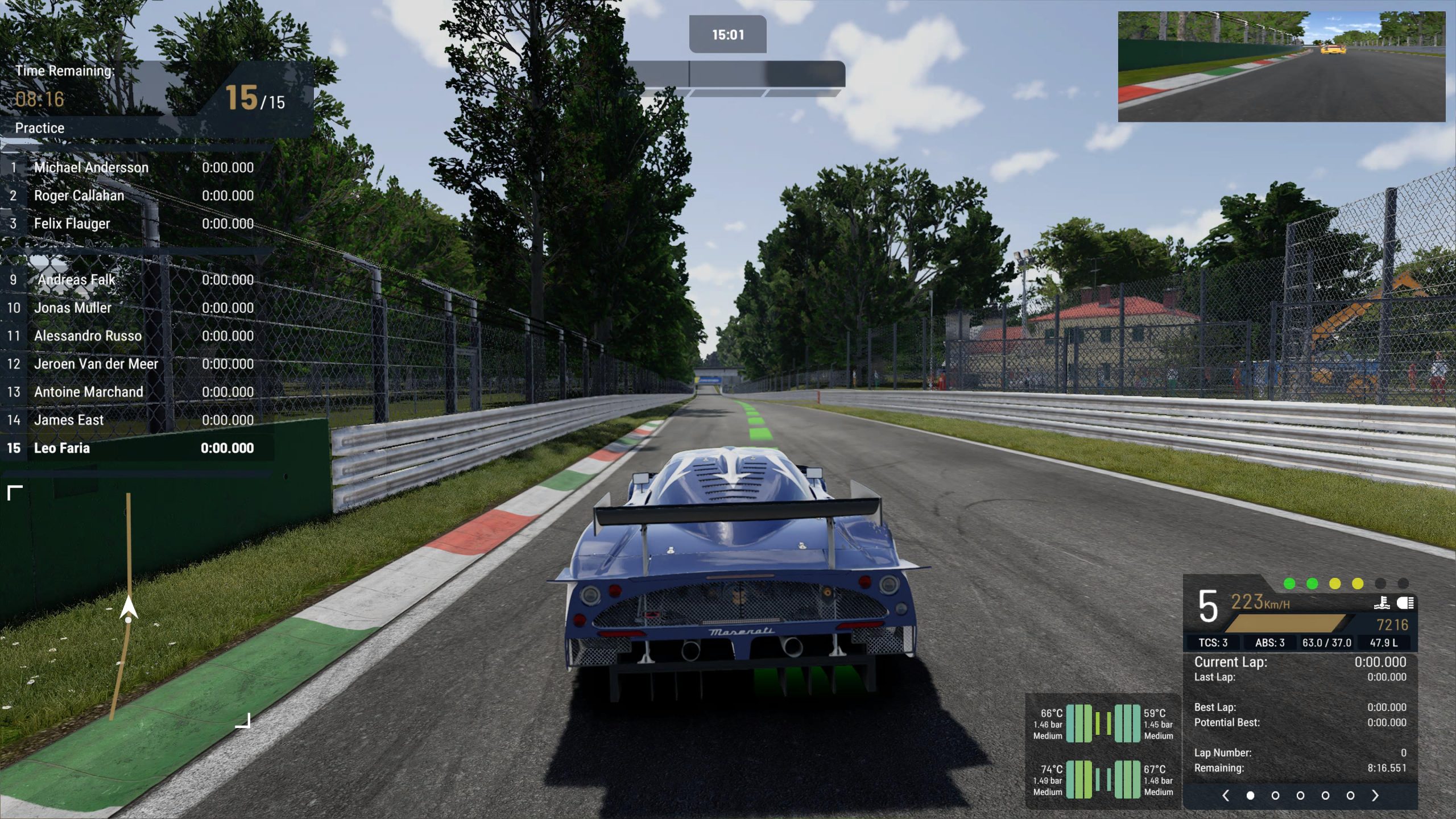Go to next HUD page arrow

[1375, 796]
